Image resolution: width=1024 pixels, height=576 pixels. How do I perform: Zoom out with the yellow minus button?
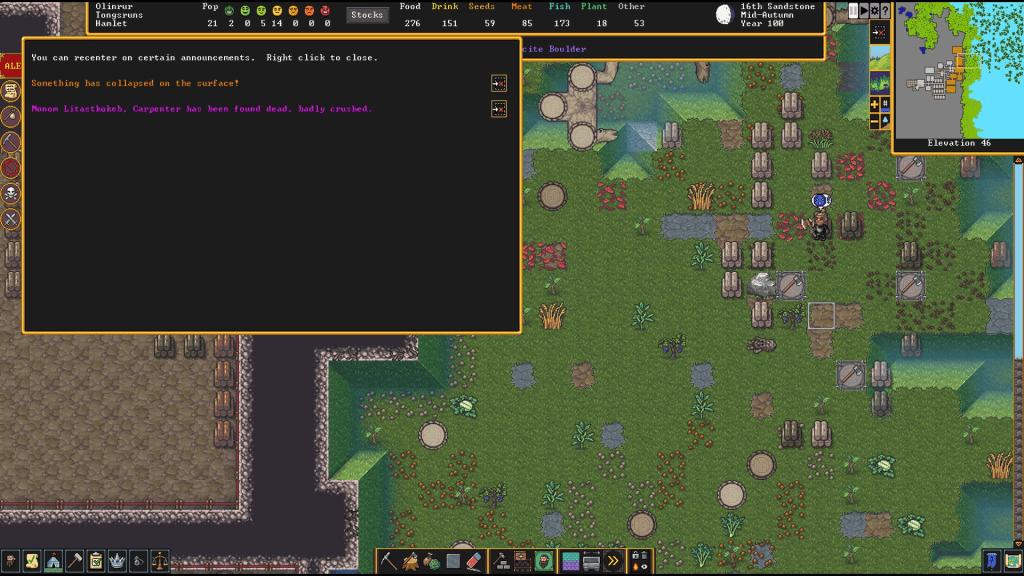[875, 121]
